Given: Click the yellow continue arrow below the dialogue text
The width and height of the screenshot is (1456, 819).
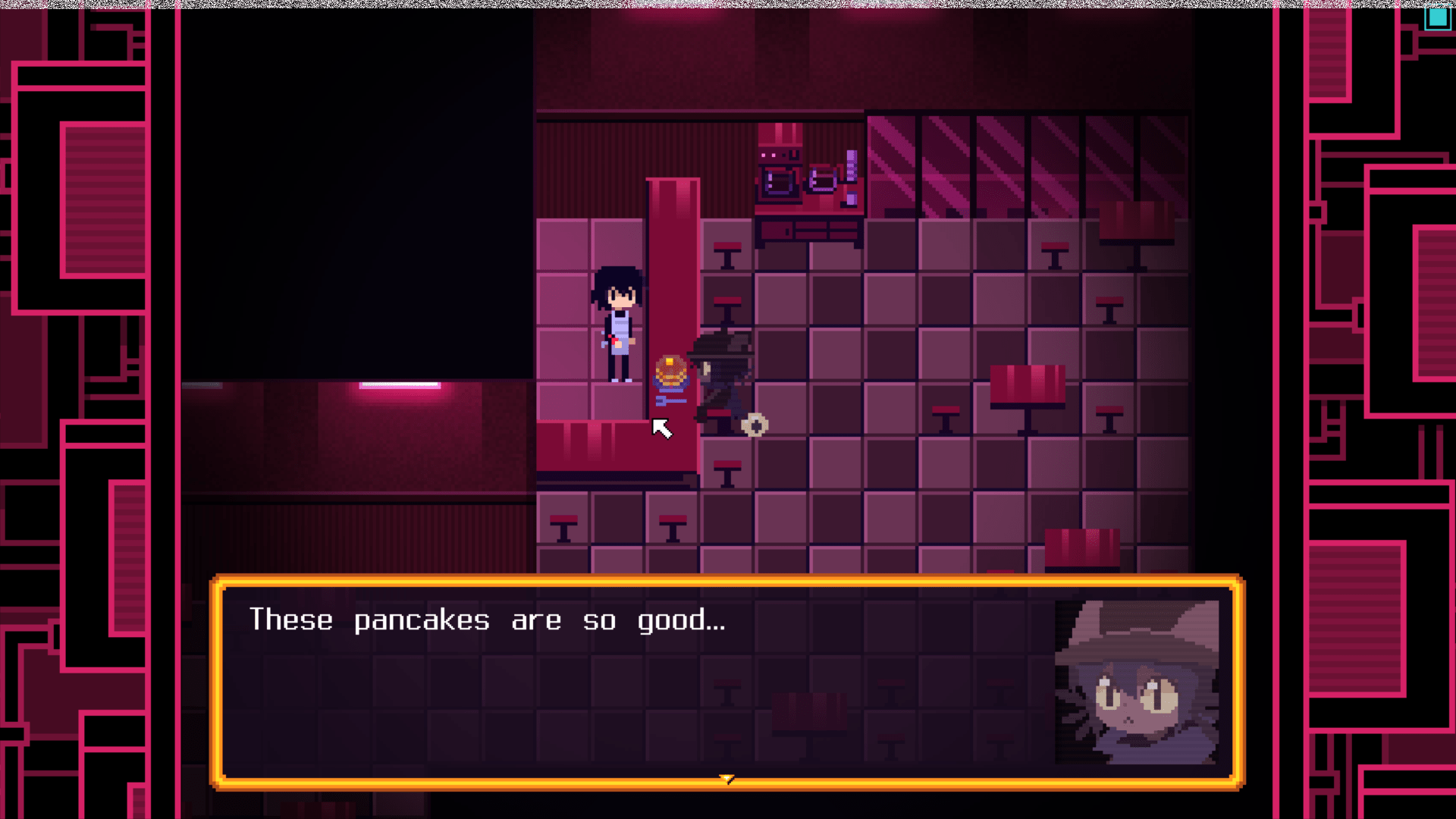Looking at the screenshot, I should pos(727,777).
